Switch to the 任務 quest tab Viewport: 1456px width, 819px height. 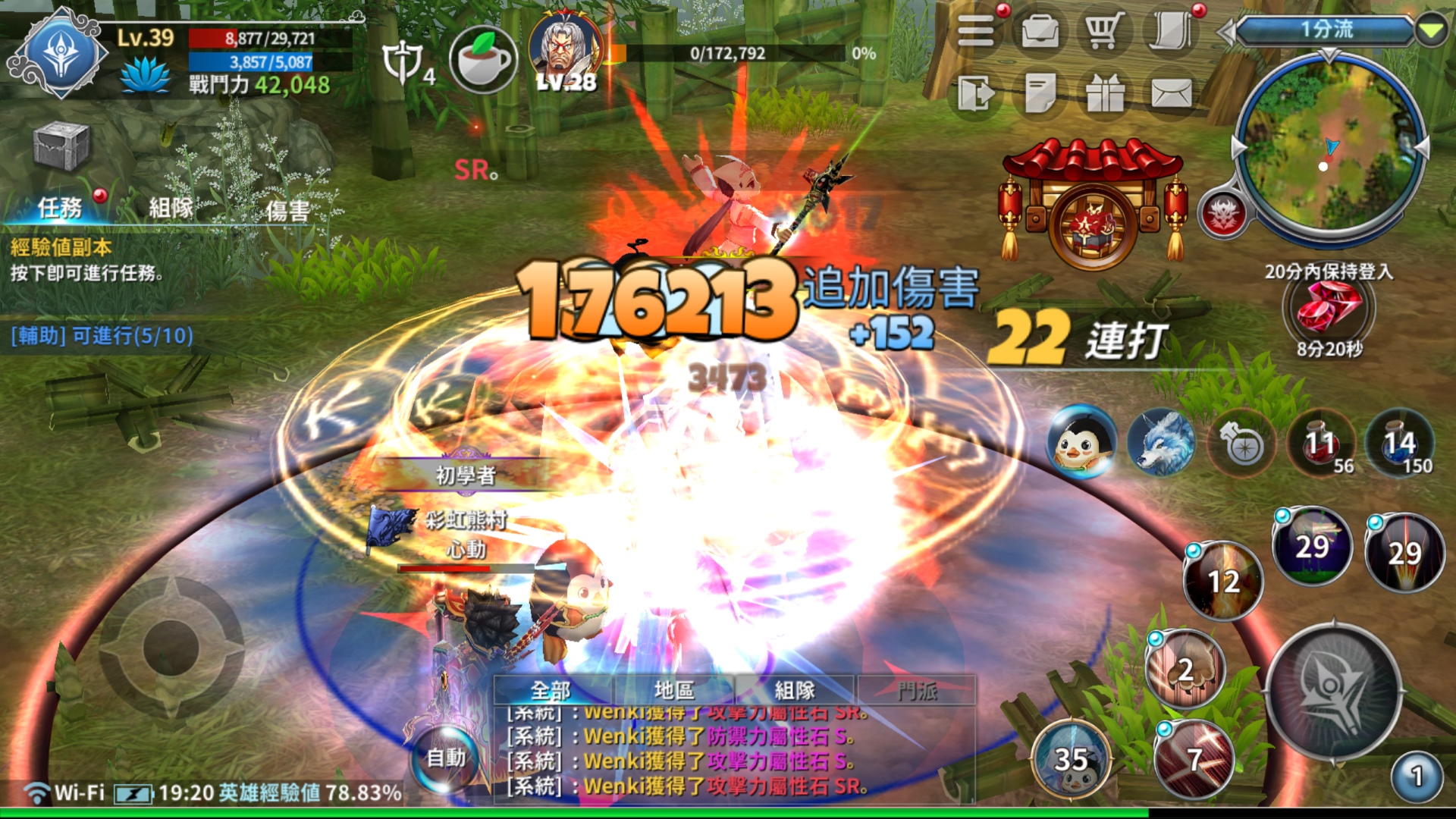59,207
